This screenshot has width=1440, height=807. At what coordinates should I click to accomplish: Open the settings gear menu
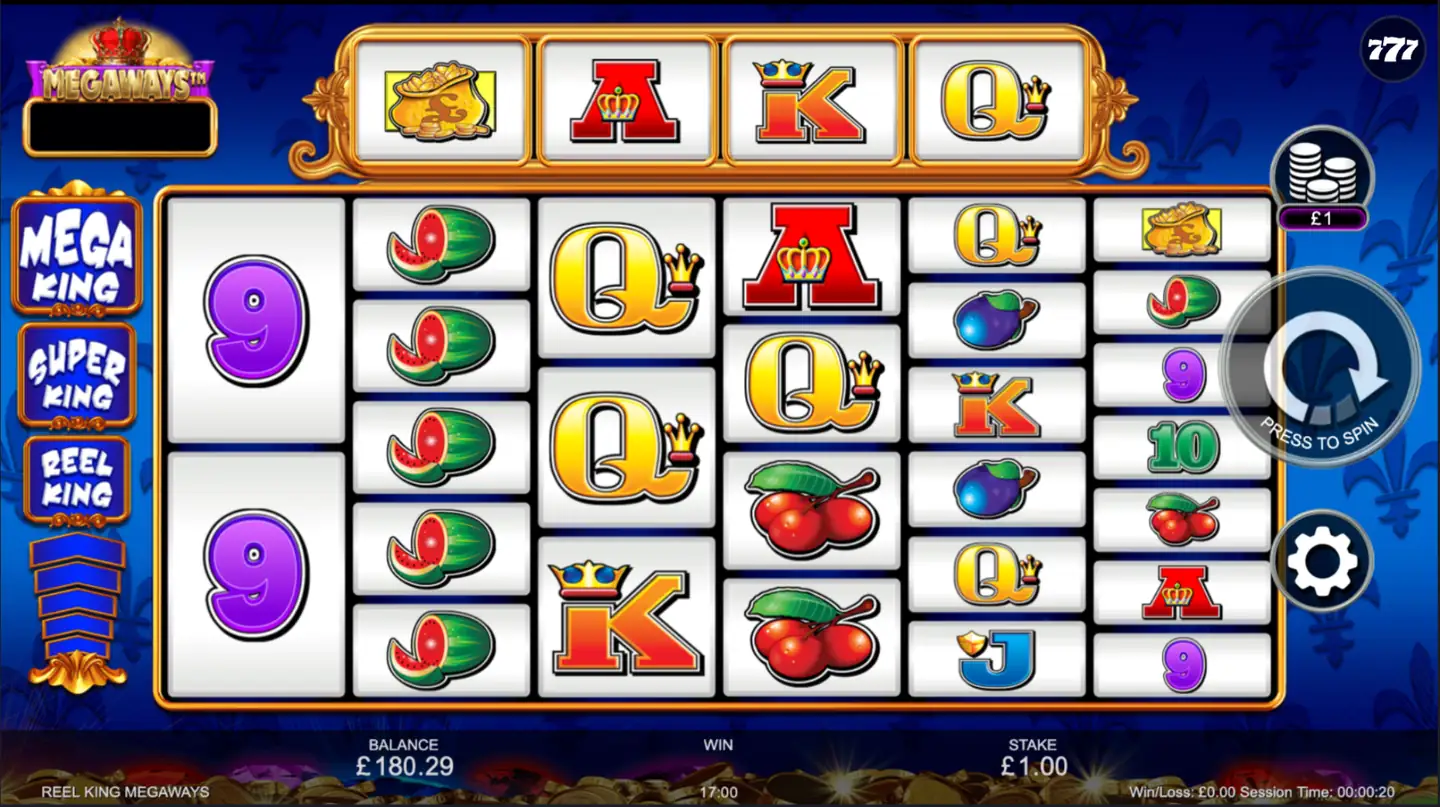pos(1322,559)
